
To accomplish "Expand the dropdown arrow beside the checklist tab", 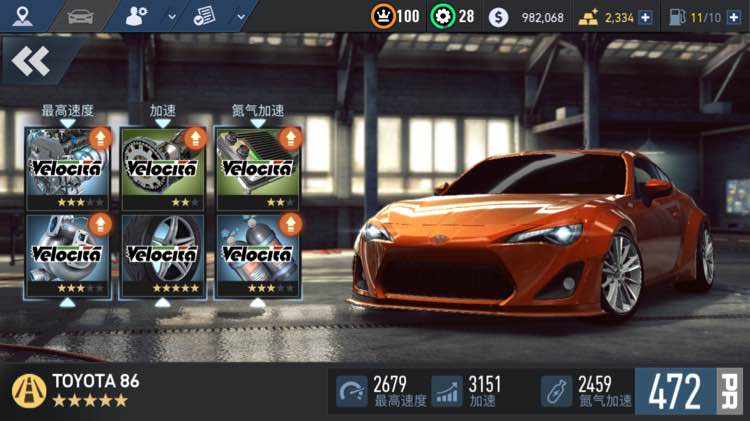I will coord(241,17).
